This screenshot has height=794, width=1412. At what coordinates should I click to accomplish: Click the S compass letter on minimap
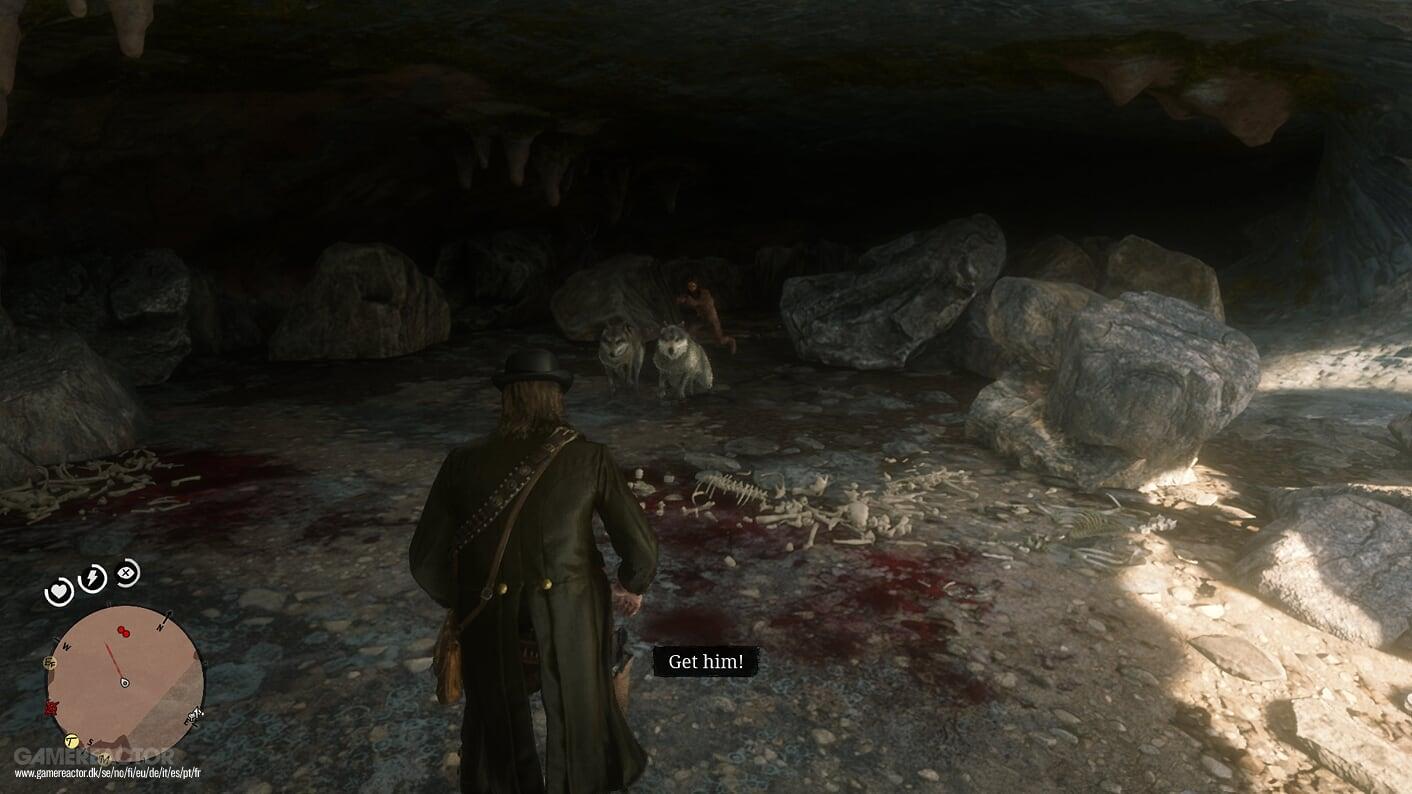(x=91, y=740)
